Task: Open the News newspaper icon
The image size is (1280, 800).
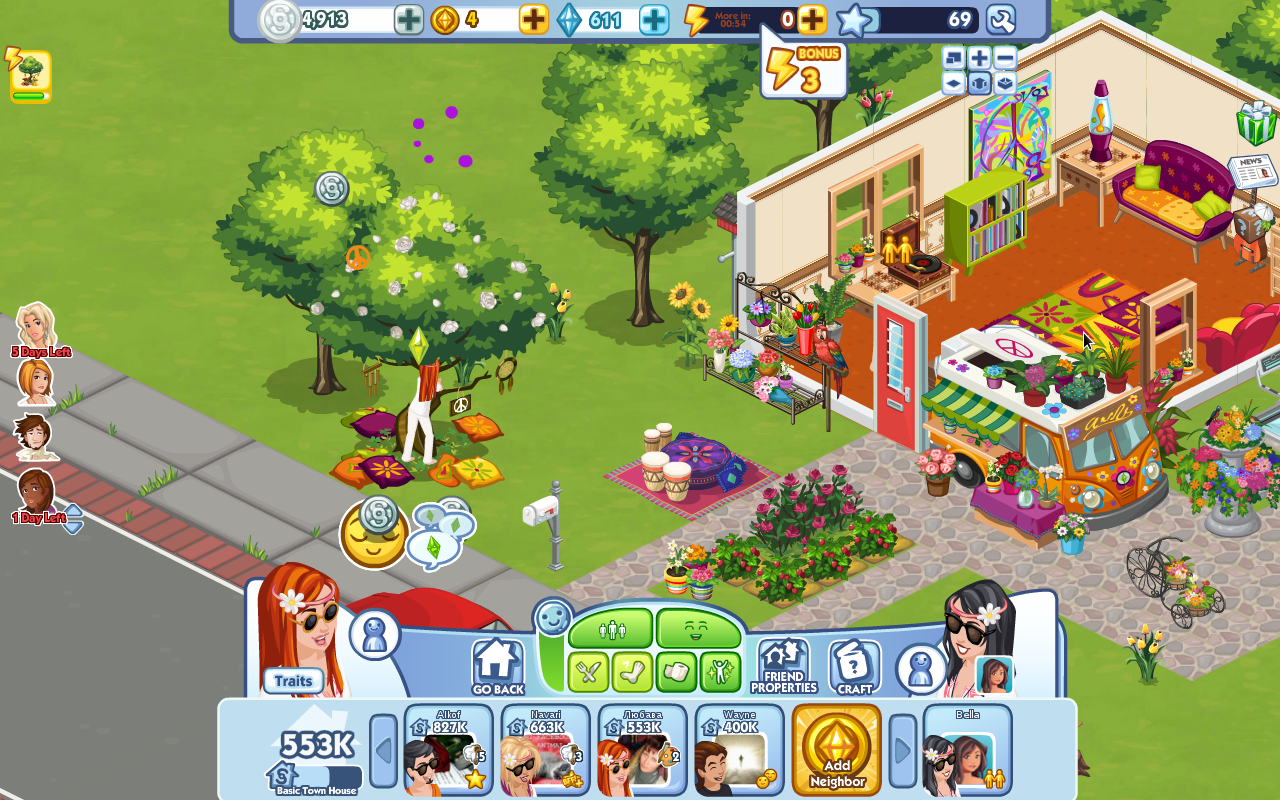Action: point(1252,171)
